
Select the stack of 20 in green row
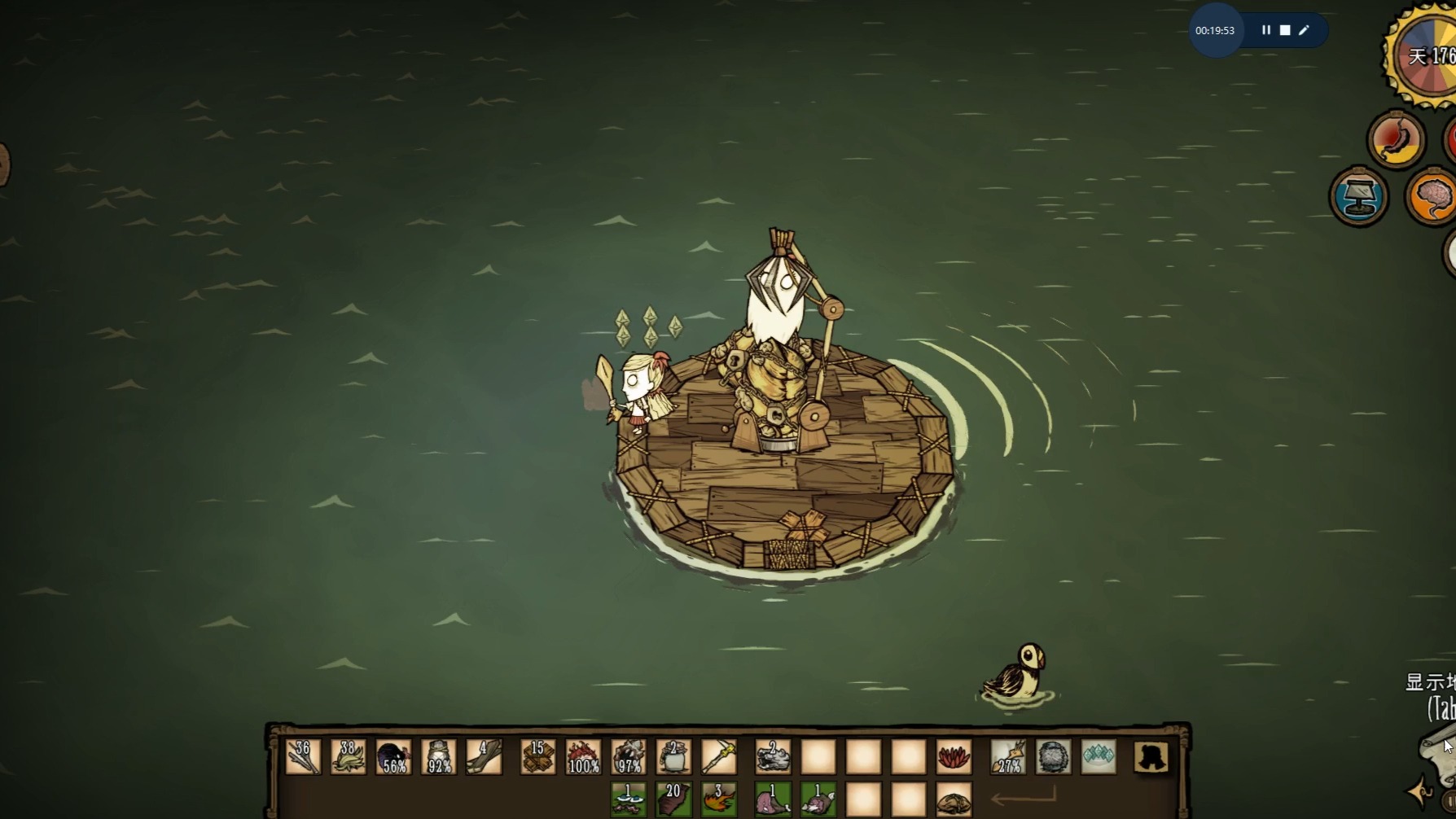(673, 799)
